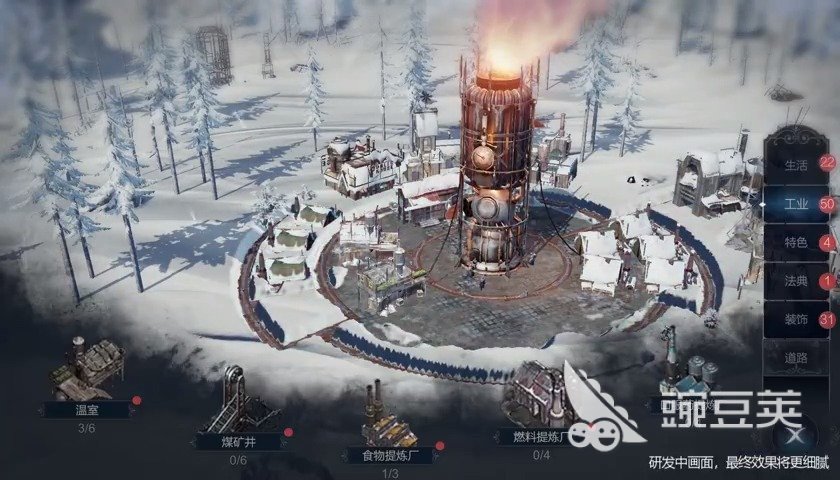
Task: Choose the 道路 road tab
Action: tap(797, 358)
